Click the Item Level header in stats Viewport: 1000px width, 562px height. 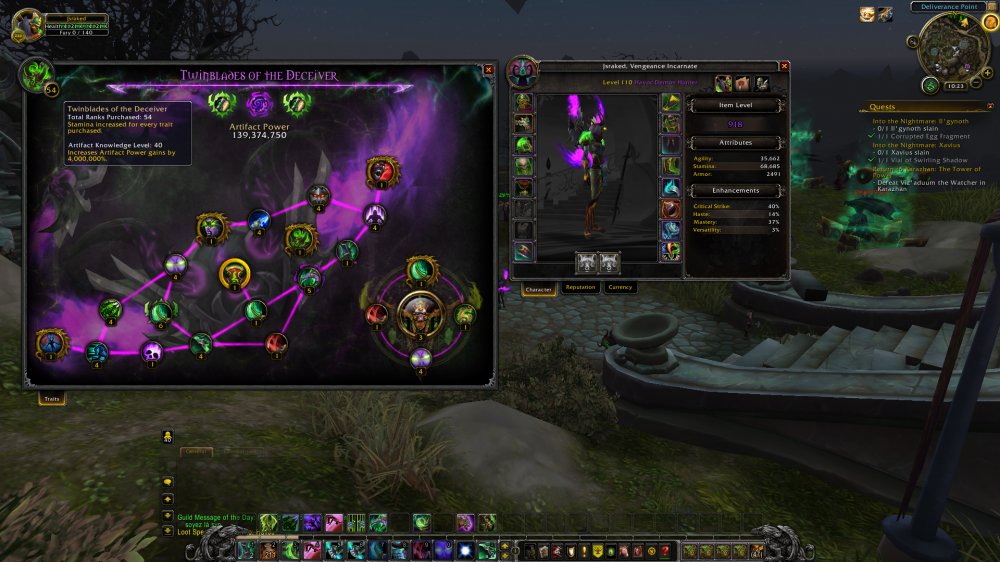pyautogui.click(x=735, y=104)
